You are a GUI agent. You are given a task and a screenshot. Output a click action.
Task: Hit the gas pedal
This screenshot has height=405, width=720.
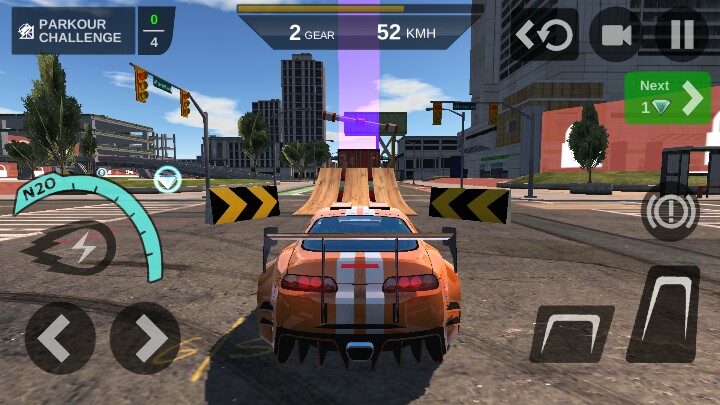pyautogui.click(x=663, y=313)
